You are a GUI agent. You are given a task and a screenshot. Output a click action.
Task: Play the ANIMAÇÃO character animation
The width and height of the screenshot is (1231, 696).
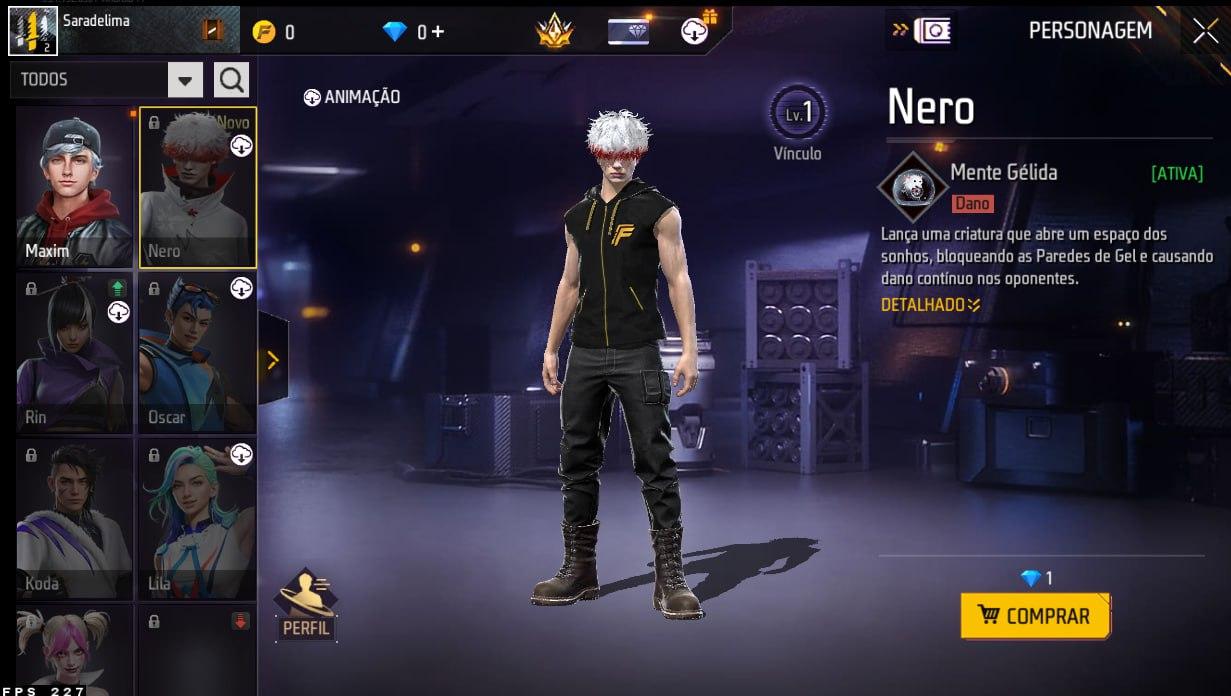[352, 97]
